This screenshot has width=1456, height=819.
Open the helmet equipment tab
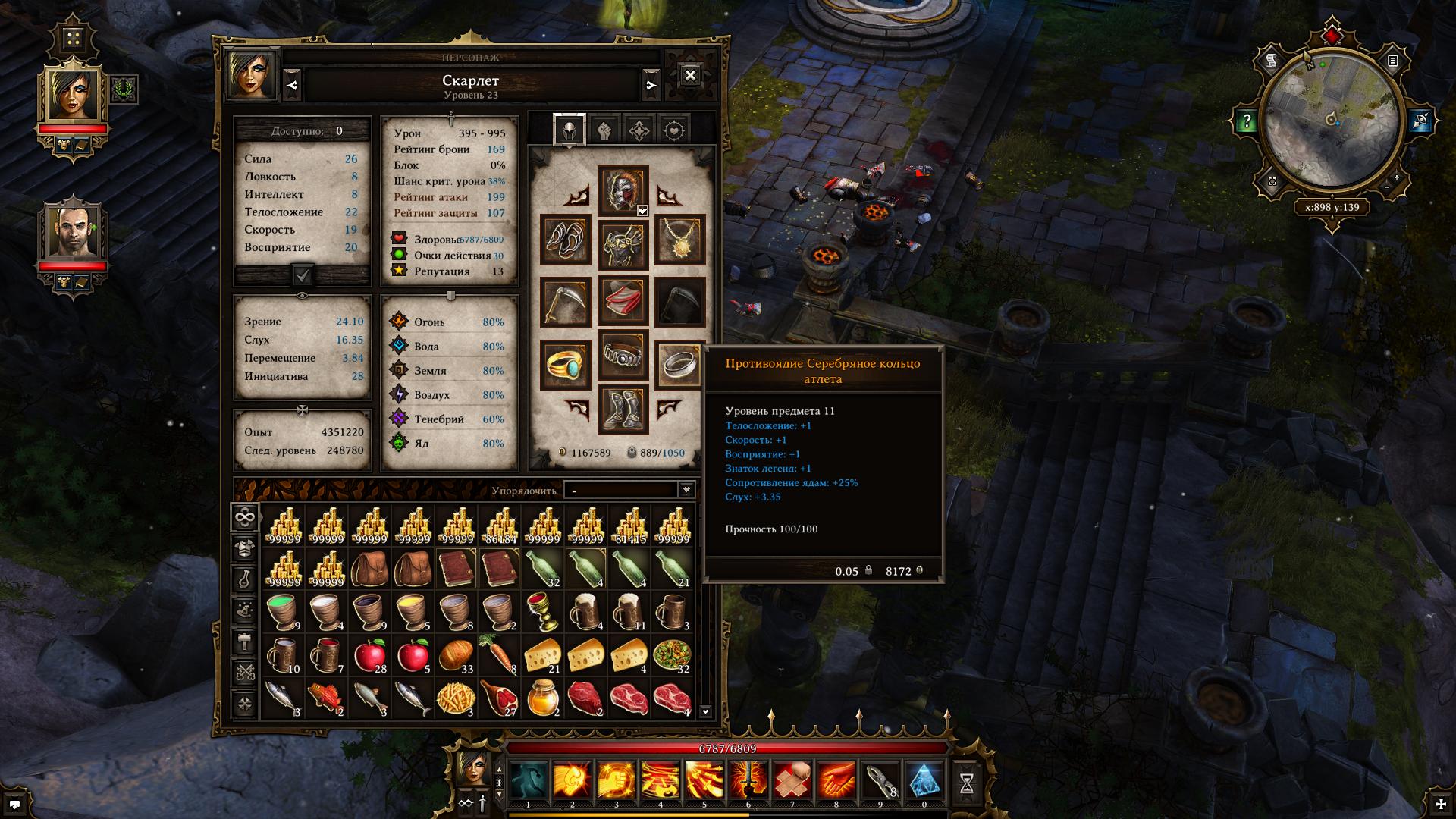click(x=570, y=130)
